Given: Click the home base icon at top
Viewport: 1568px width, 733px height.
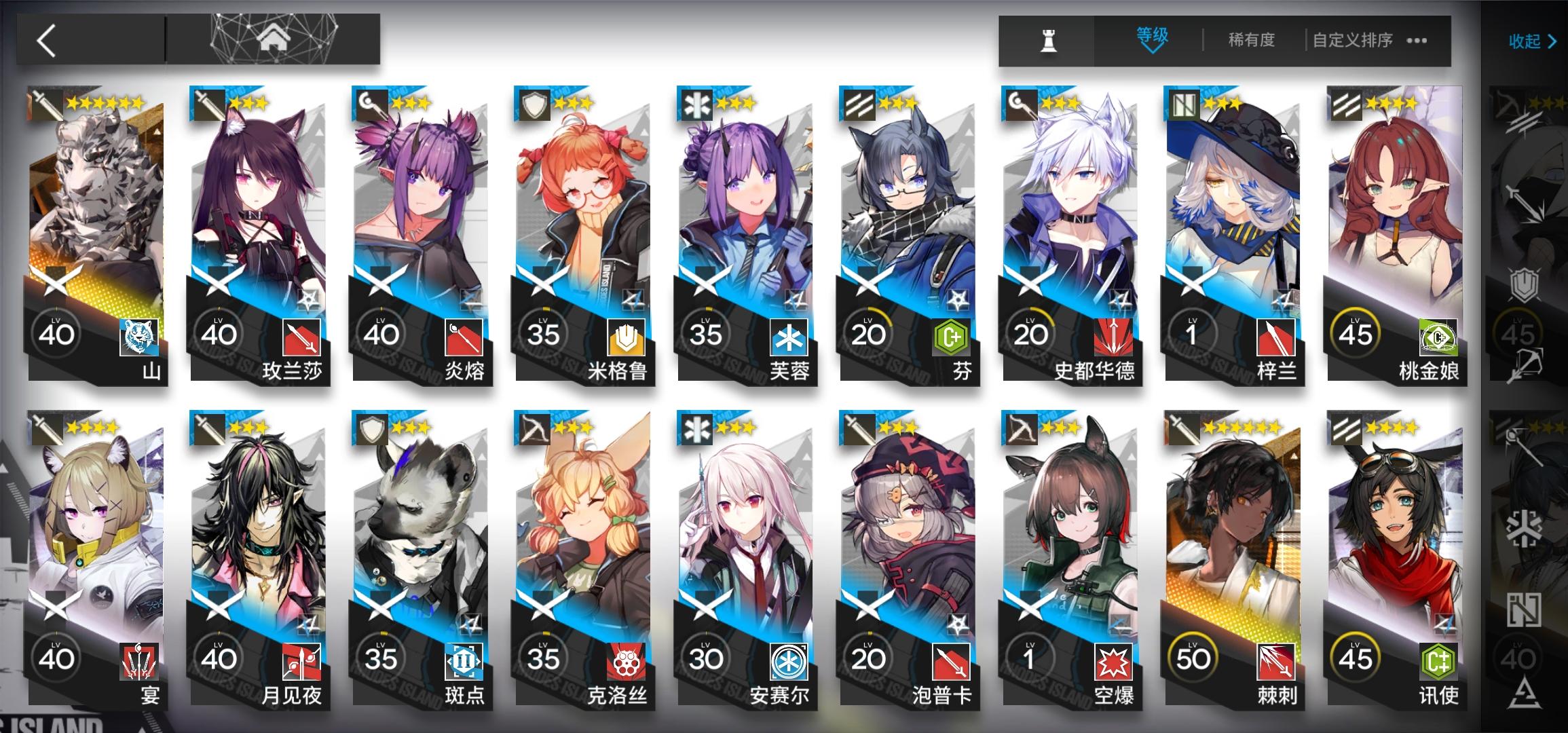Looking at the screenshot, I should [x=274, y=37].
